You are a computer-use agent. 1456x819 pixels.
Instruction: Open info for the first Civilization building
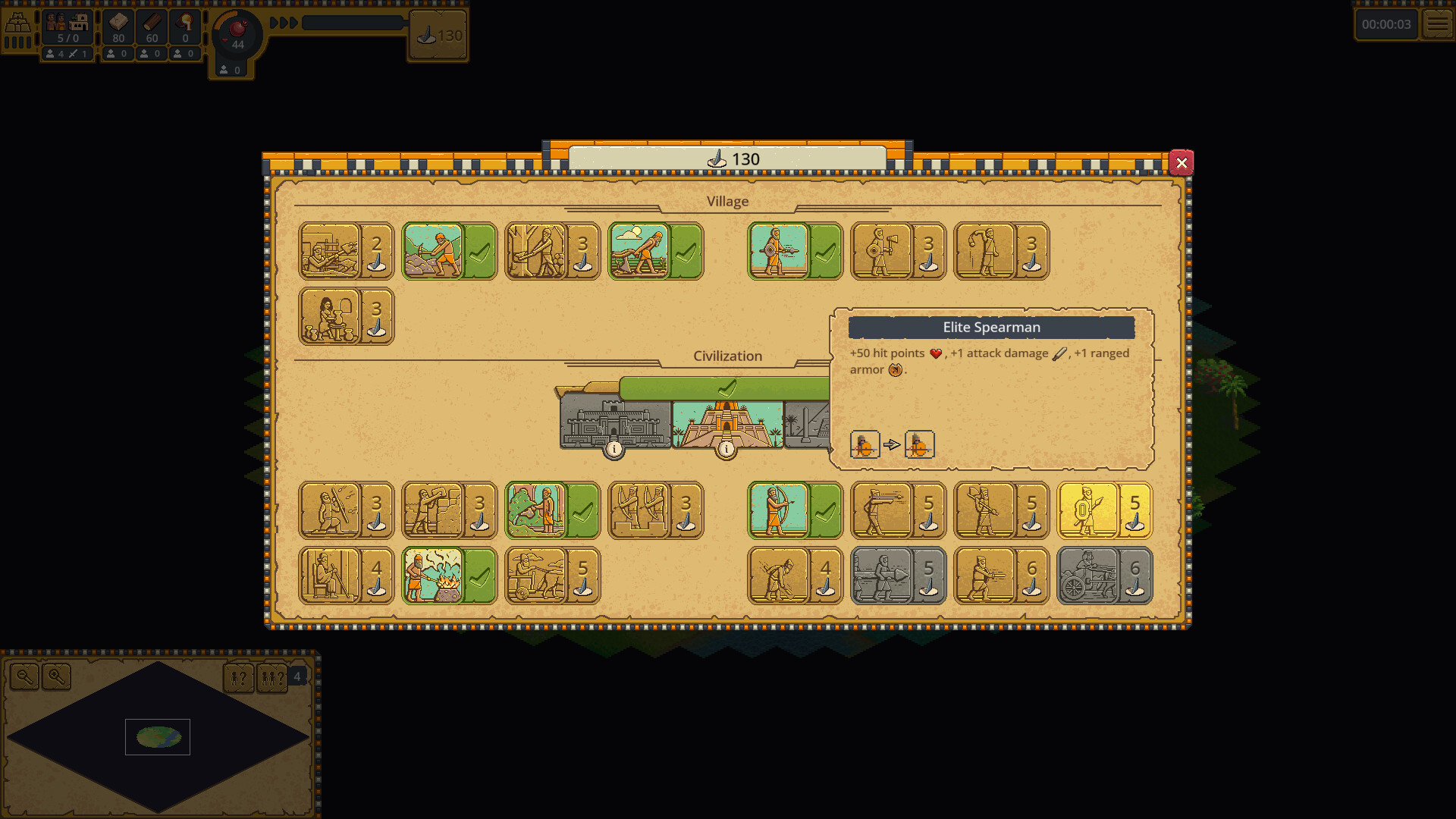(613, 449)
